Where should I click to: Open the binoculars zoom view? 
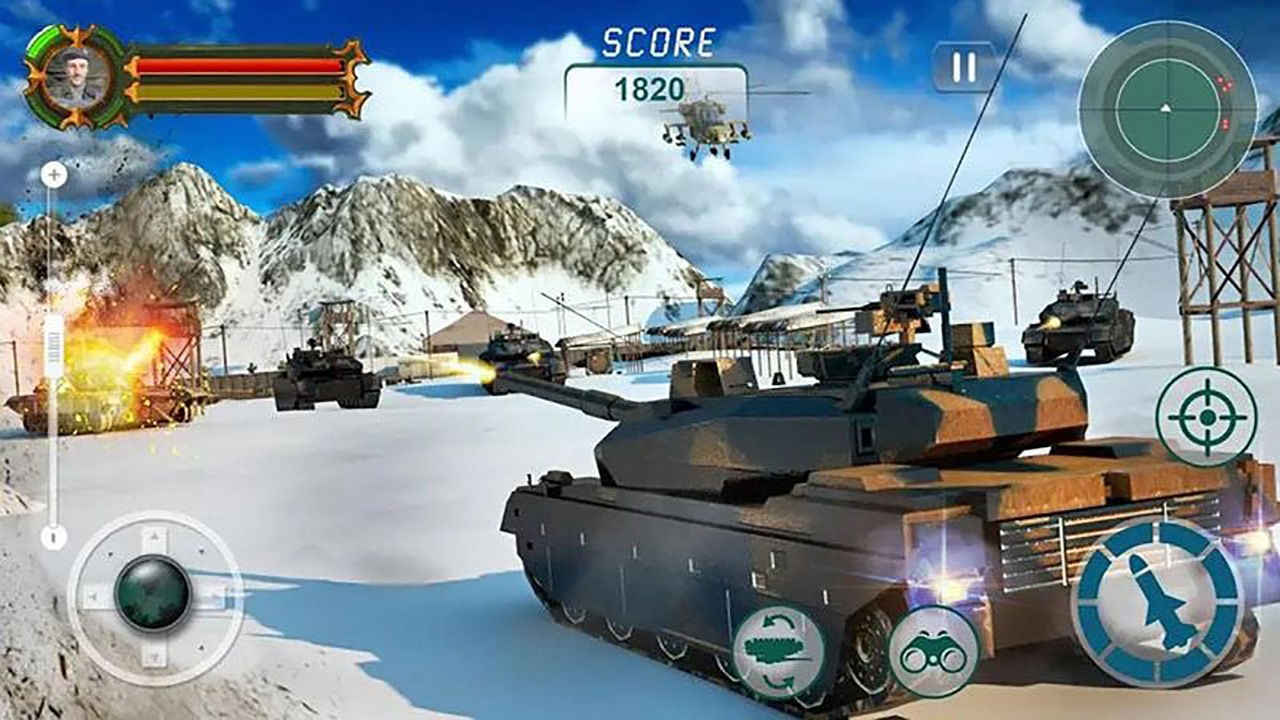(933, 652)
